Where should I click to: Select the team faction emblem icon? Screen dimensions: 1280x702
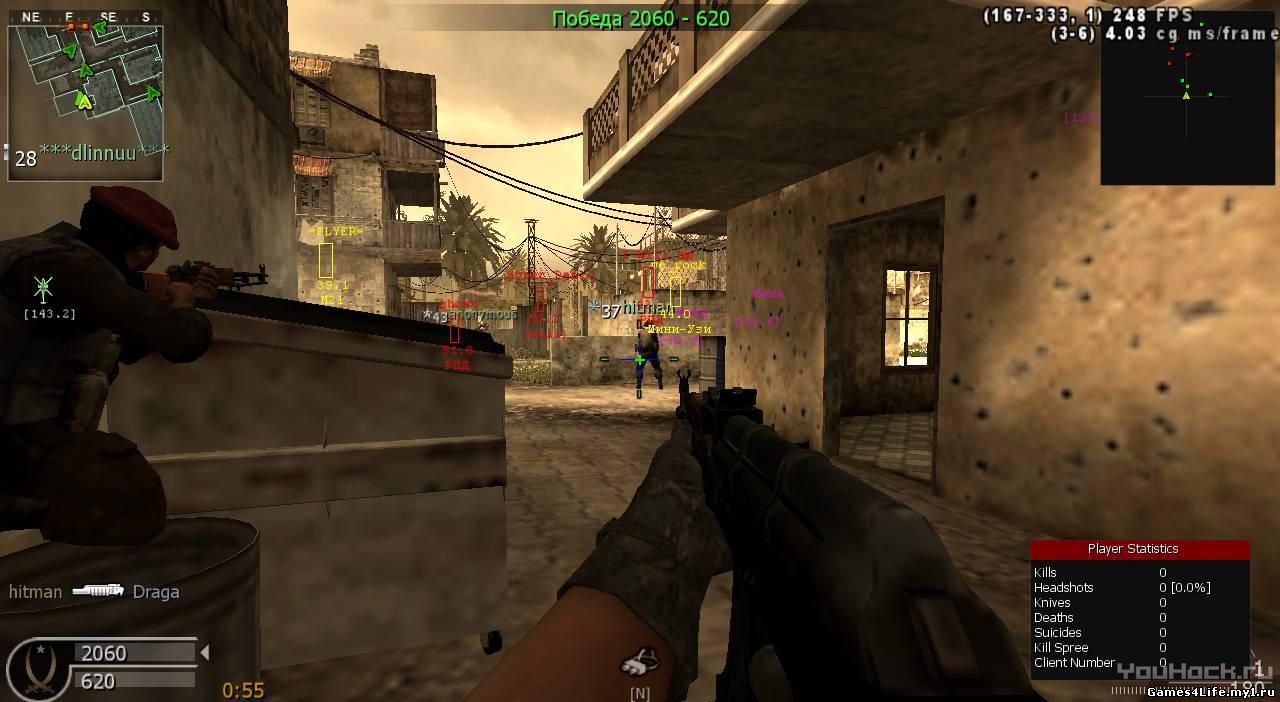point(38,669)
